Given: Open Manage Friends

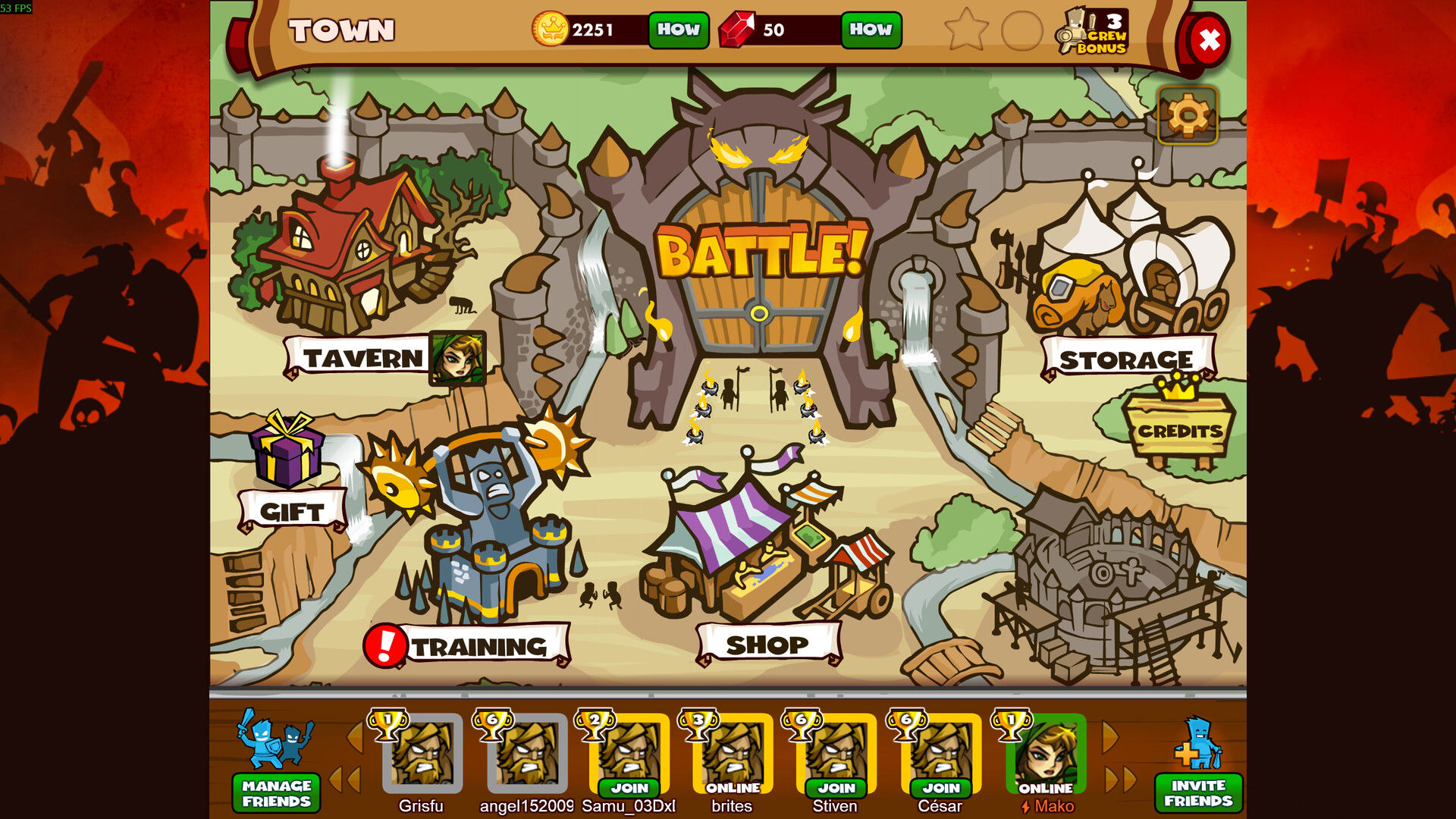Looking at the screenshot, I should (276, 792).
